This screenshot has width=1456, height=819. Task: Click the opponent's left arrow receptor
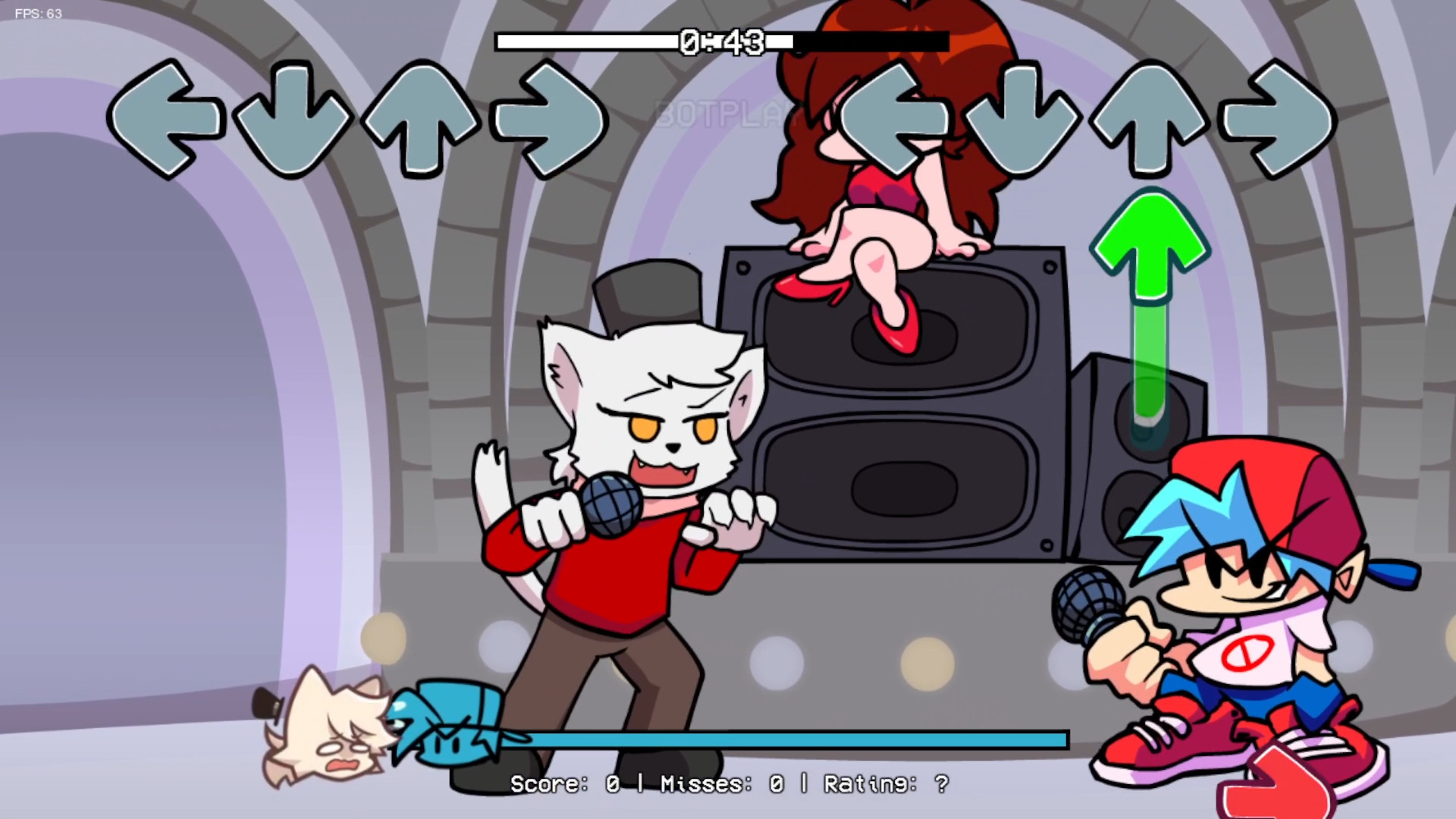tap(168, 121)
